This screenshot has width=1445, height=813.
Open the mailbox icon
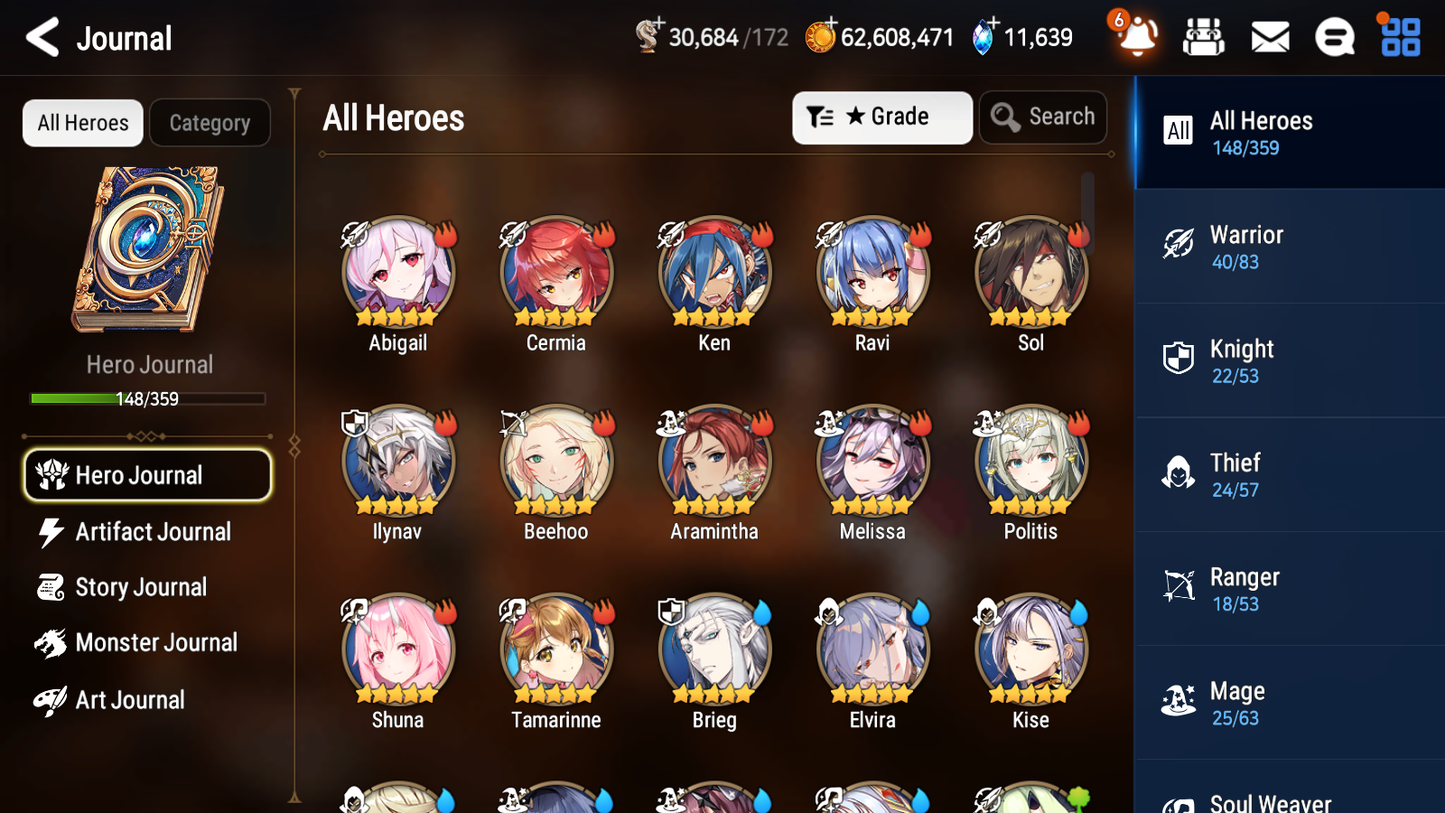pyautogui.click(x=1269, y=37)
